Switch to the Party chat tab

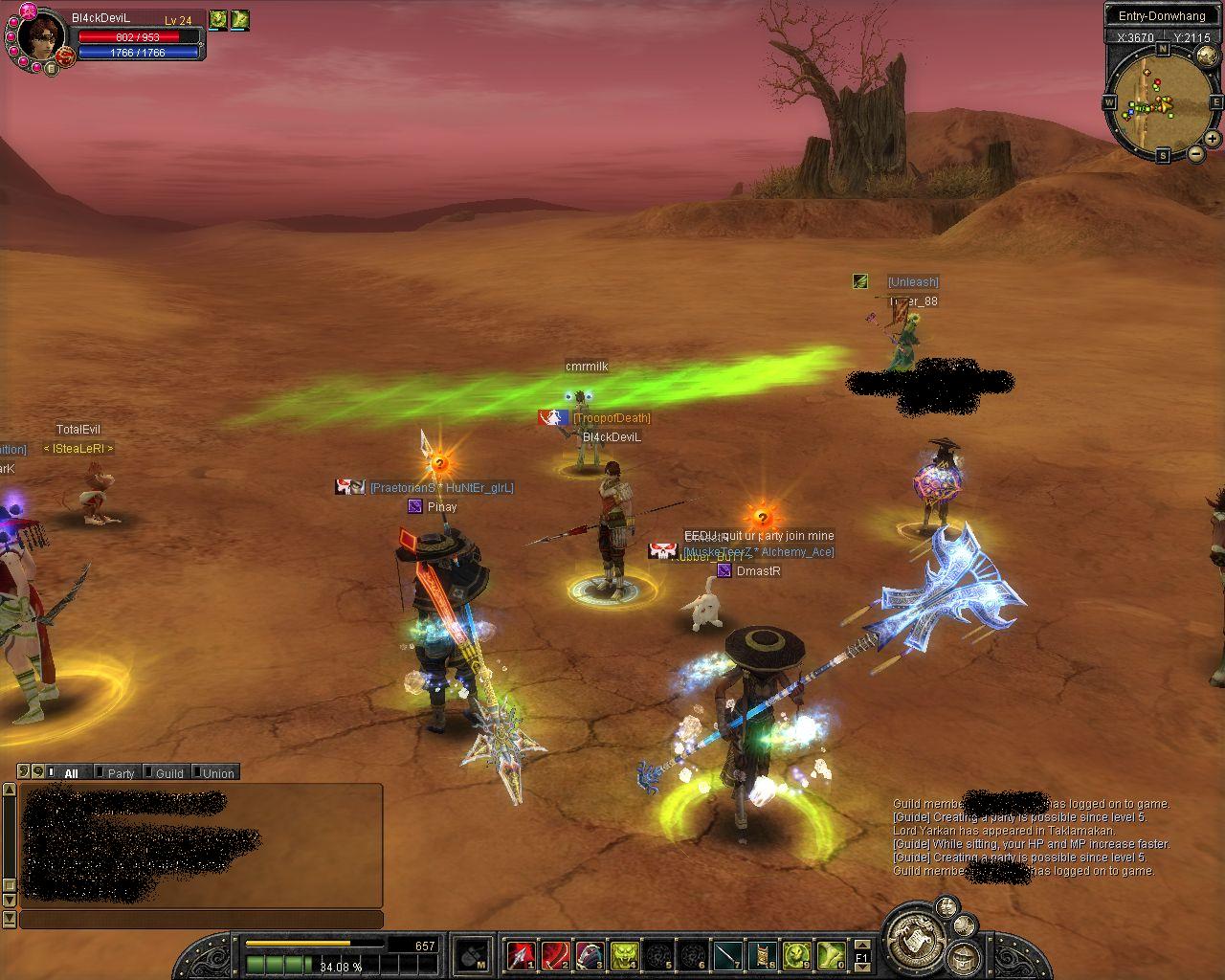(120, 773)
